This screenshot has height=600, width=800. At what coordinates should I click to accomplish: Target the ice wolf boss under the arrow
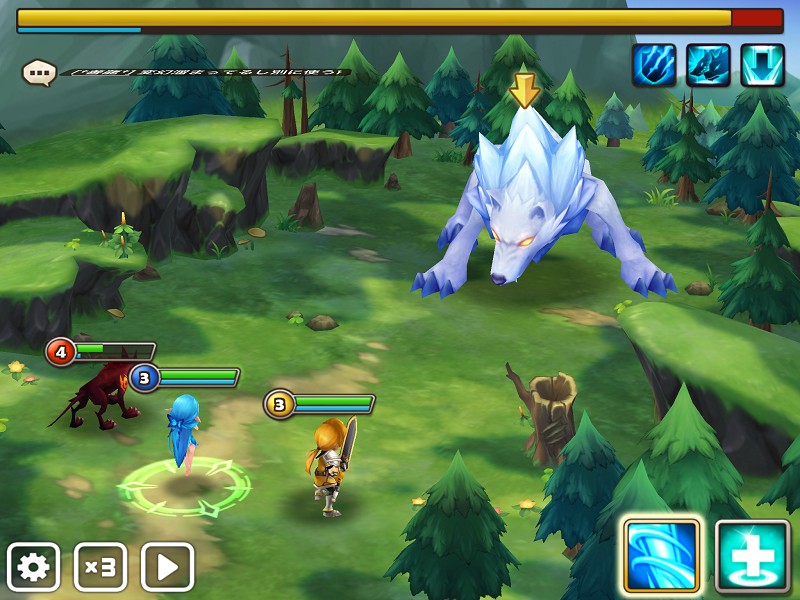click(x=530, y=210)
